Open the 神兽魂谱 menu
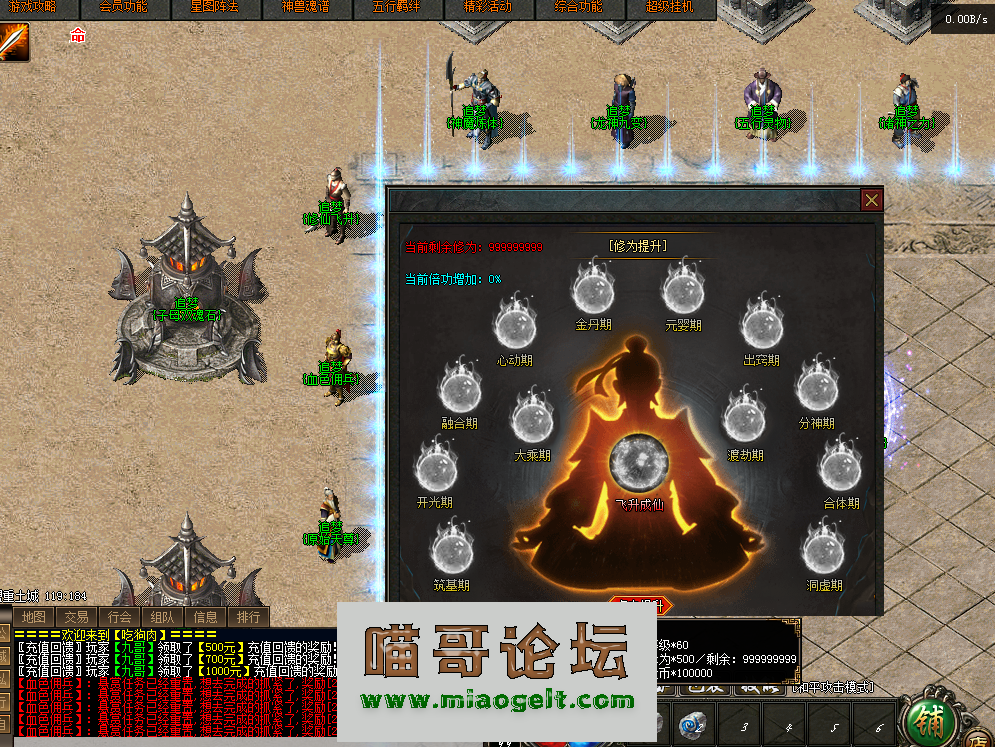 point(304,7)
